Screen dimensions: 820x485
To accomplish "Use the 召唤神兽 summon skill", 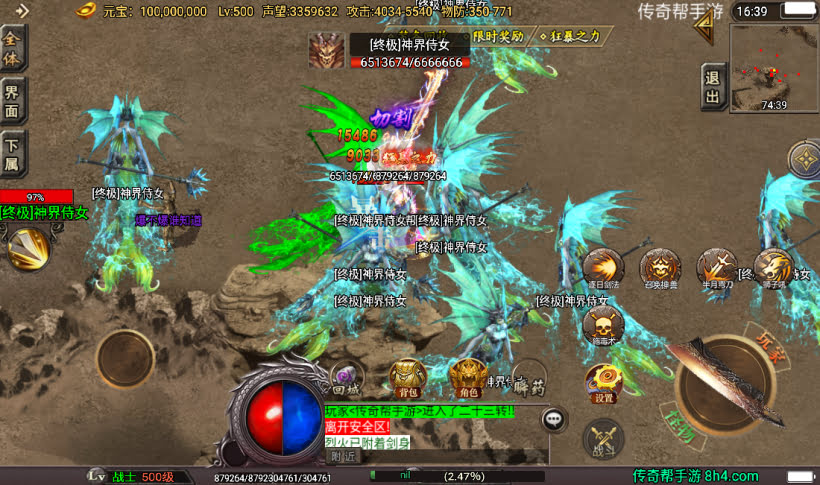I will (x=660, y=267).
